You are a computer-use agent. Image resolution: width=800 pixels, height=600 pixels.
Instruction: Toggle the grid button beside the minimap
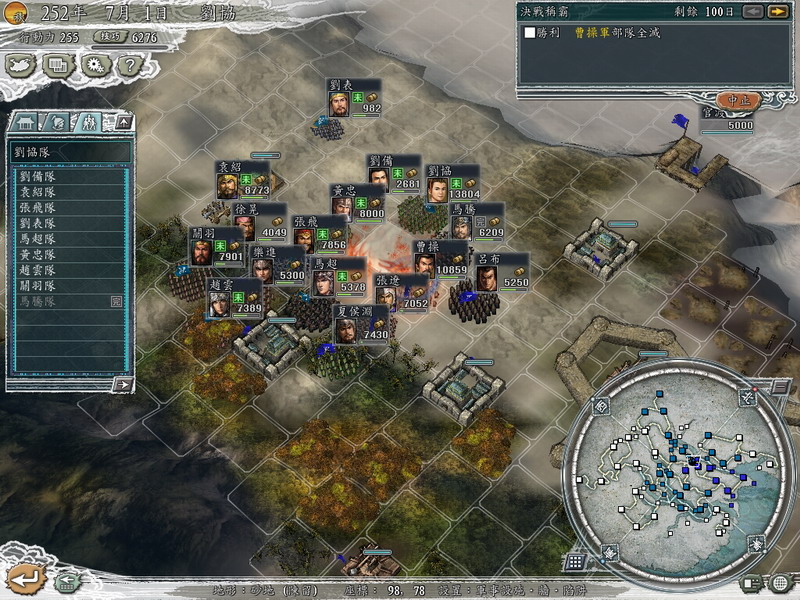pyautogui.click(x=576, y=561)
